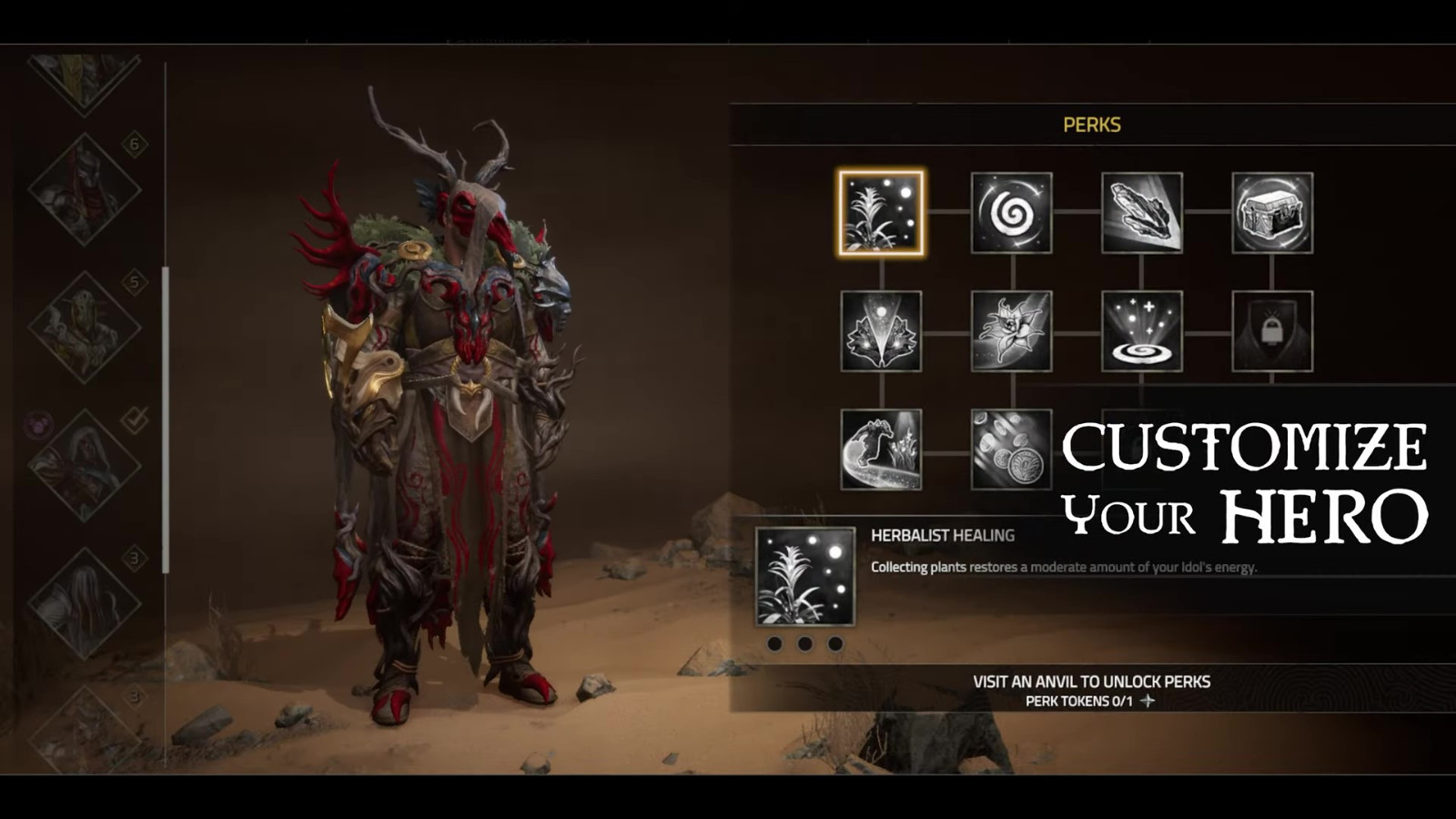1456x819 pixels.
Task: Pick the treasure chest perk
Action: click(1272, 213)
